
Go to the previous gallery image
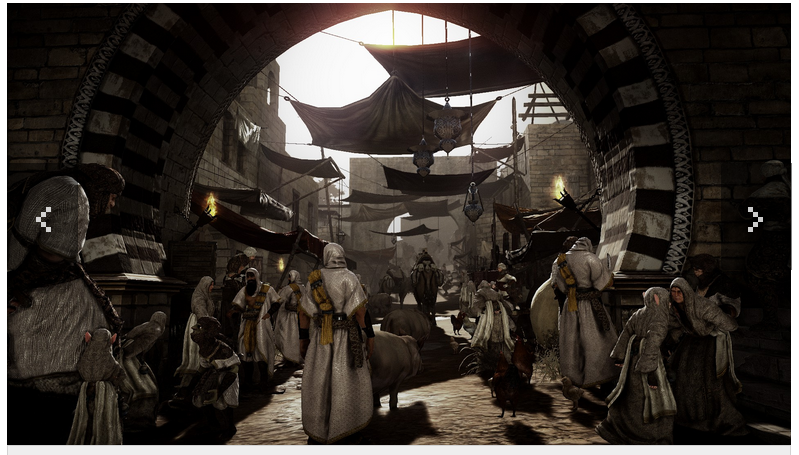[43, 220]
